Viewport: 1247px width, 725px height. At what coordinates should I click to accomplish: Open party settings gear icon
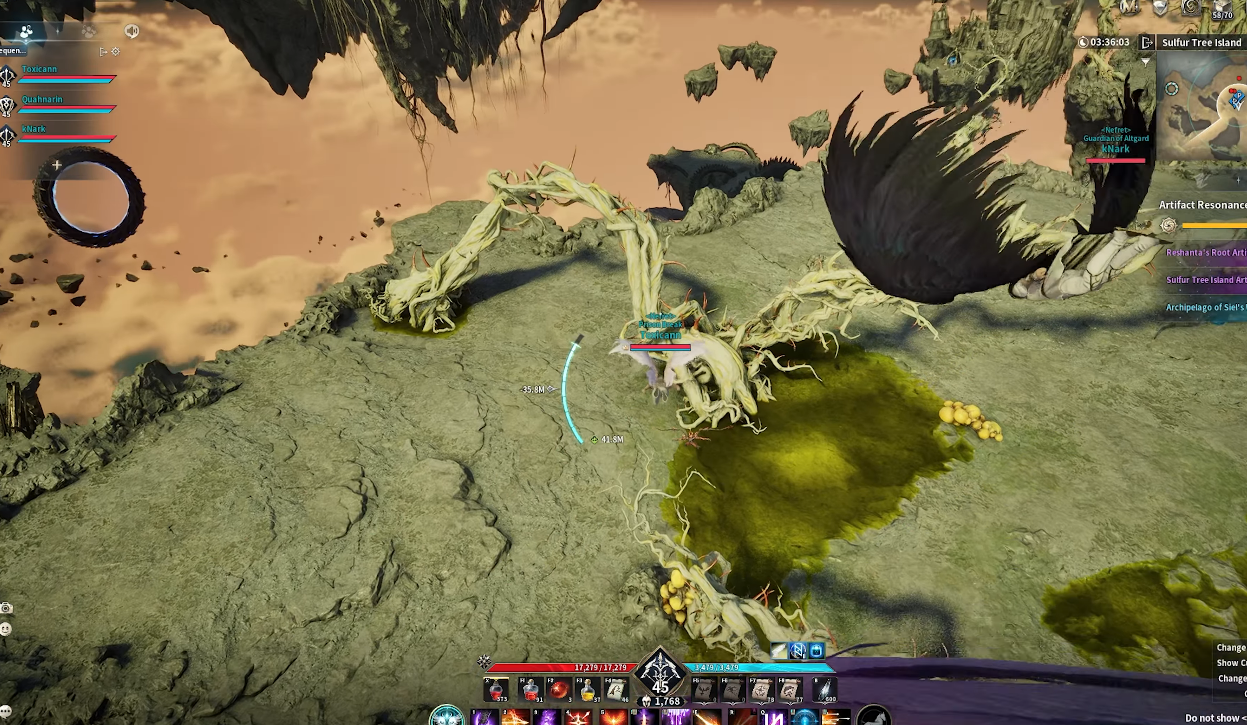pyautogui.click(x=116, y=51)
